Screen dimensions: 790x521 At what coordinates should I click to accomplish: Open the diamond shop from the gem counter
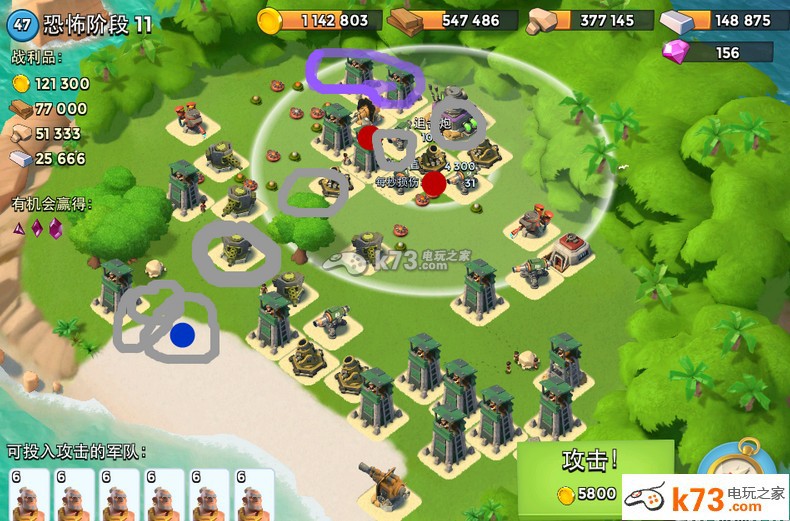pyautogui.click(x=717, y=53)
